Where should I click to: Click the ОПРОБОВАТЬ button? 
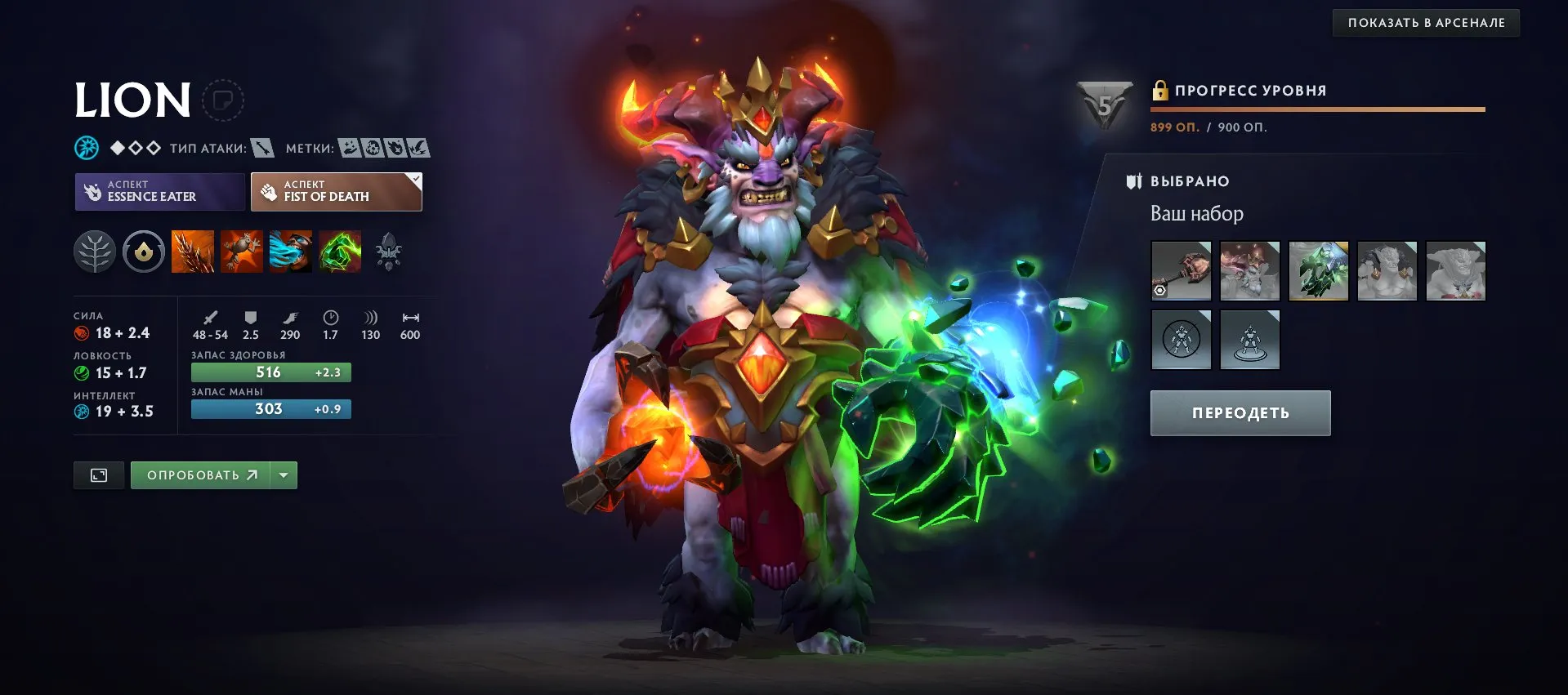coord(201,474)
